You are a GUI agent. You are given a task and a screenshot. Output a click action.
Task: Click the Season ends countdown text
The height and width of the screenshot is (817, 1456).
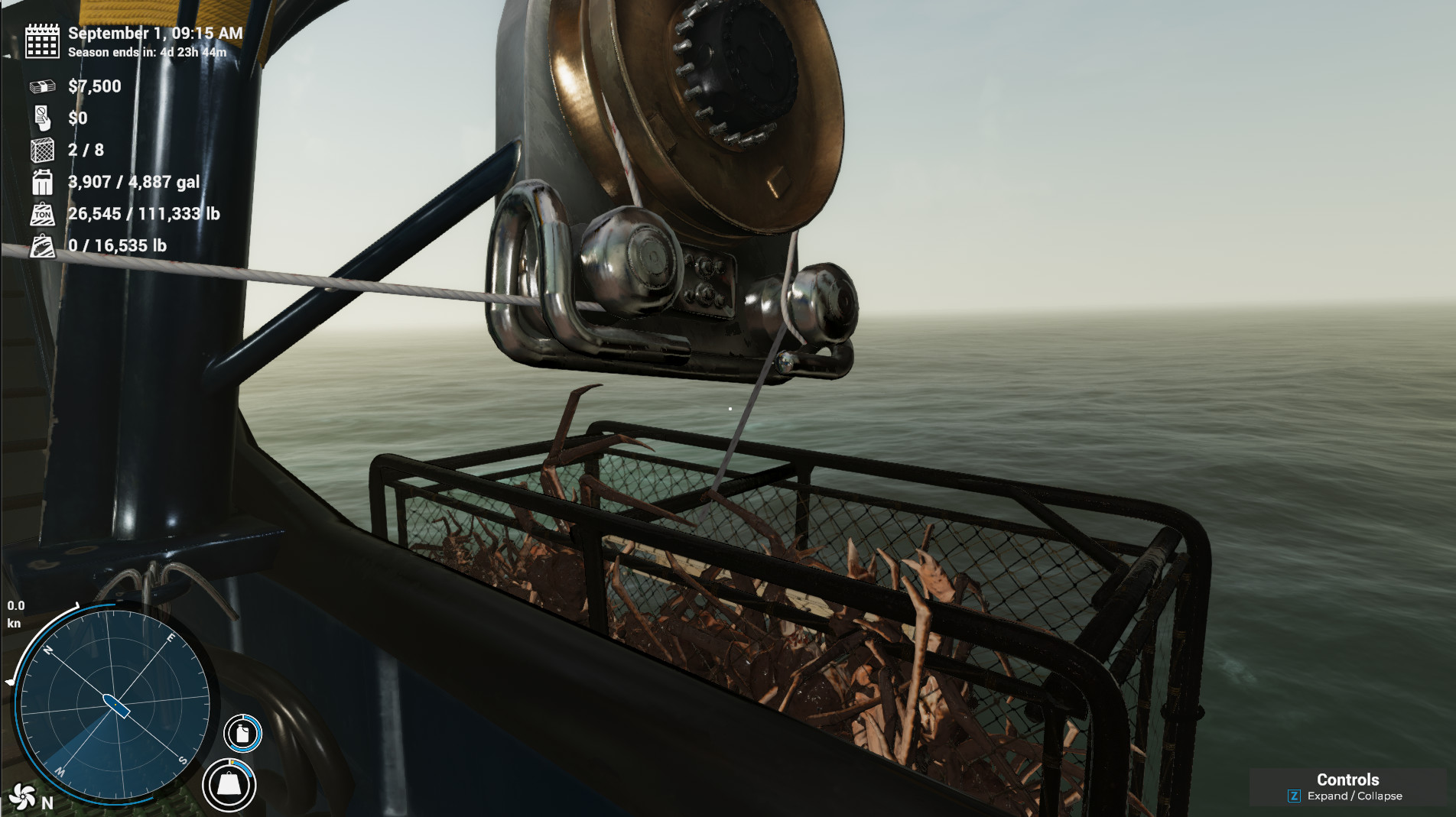(x=145, y=53)
